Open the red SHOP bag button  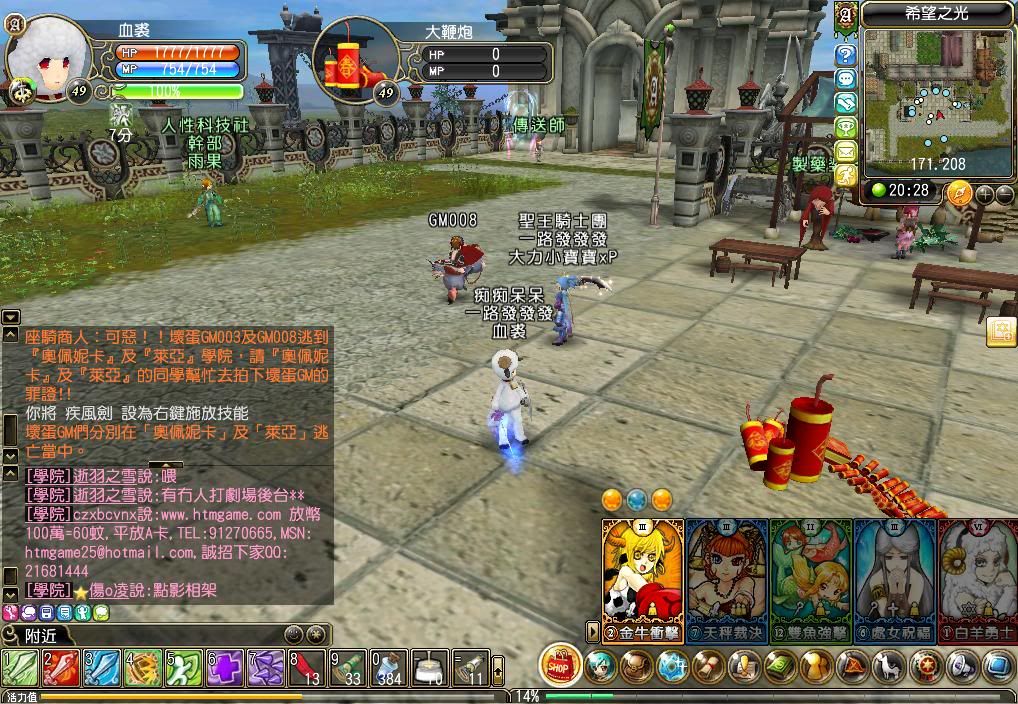coord(561,664)
